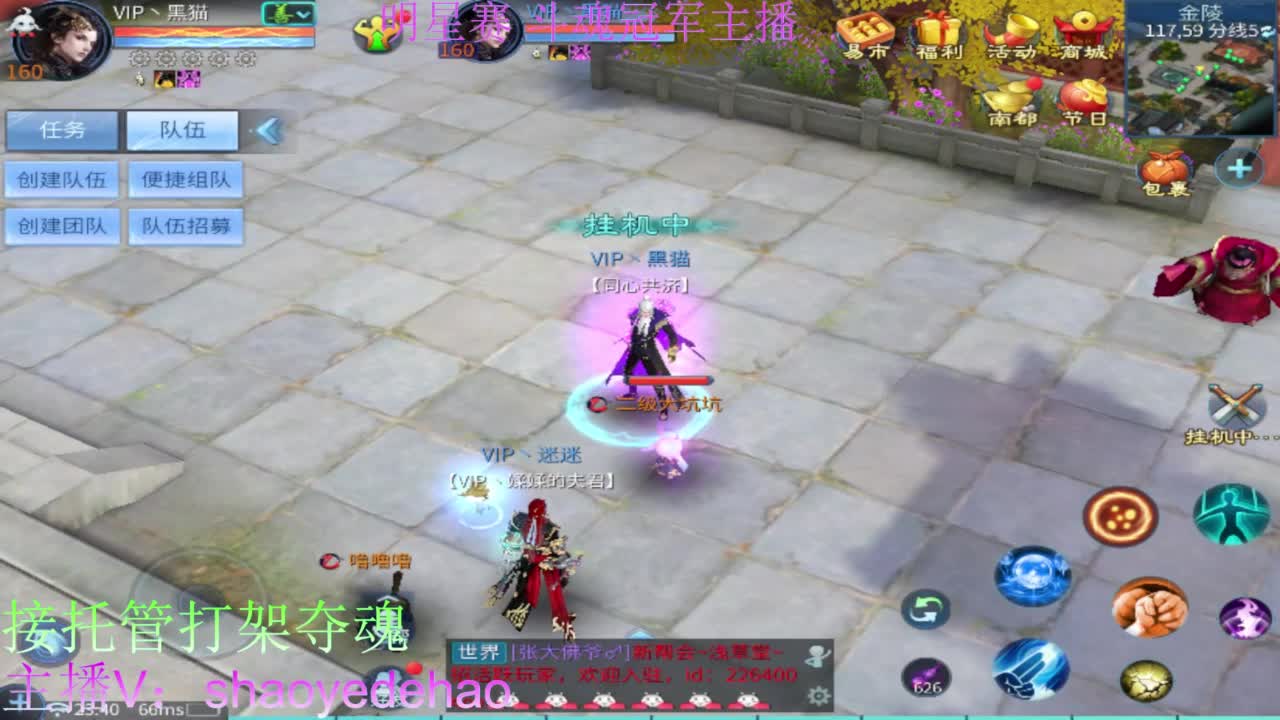Click the 创建队伍 button

(x=63, y=180)
